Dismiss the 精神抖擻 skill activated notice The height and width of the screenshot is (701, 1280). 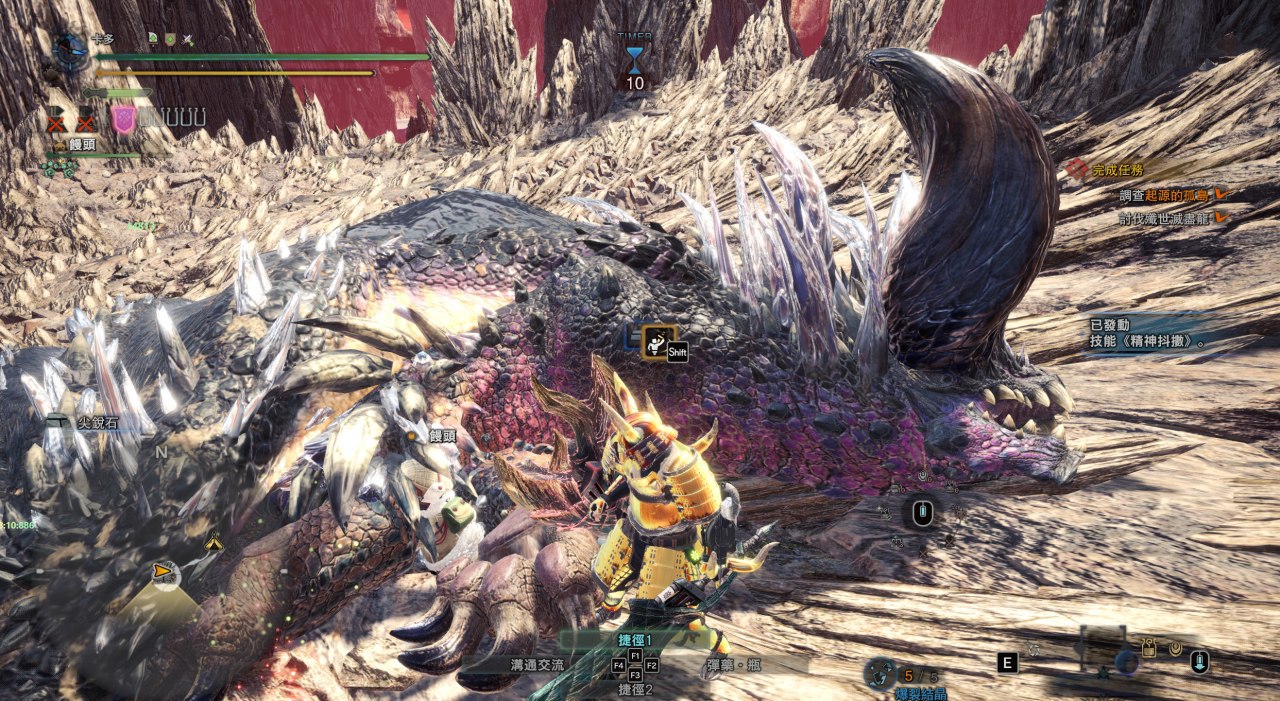coord(1150,333)
